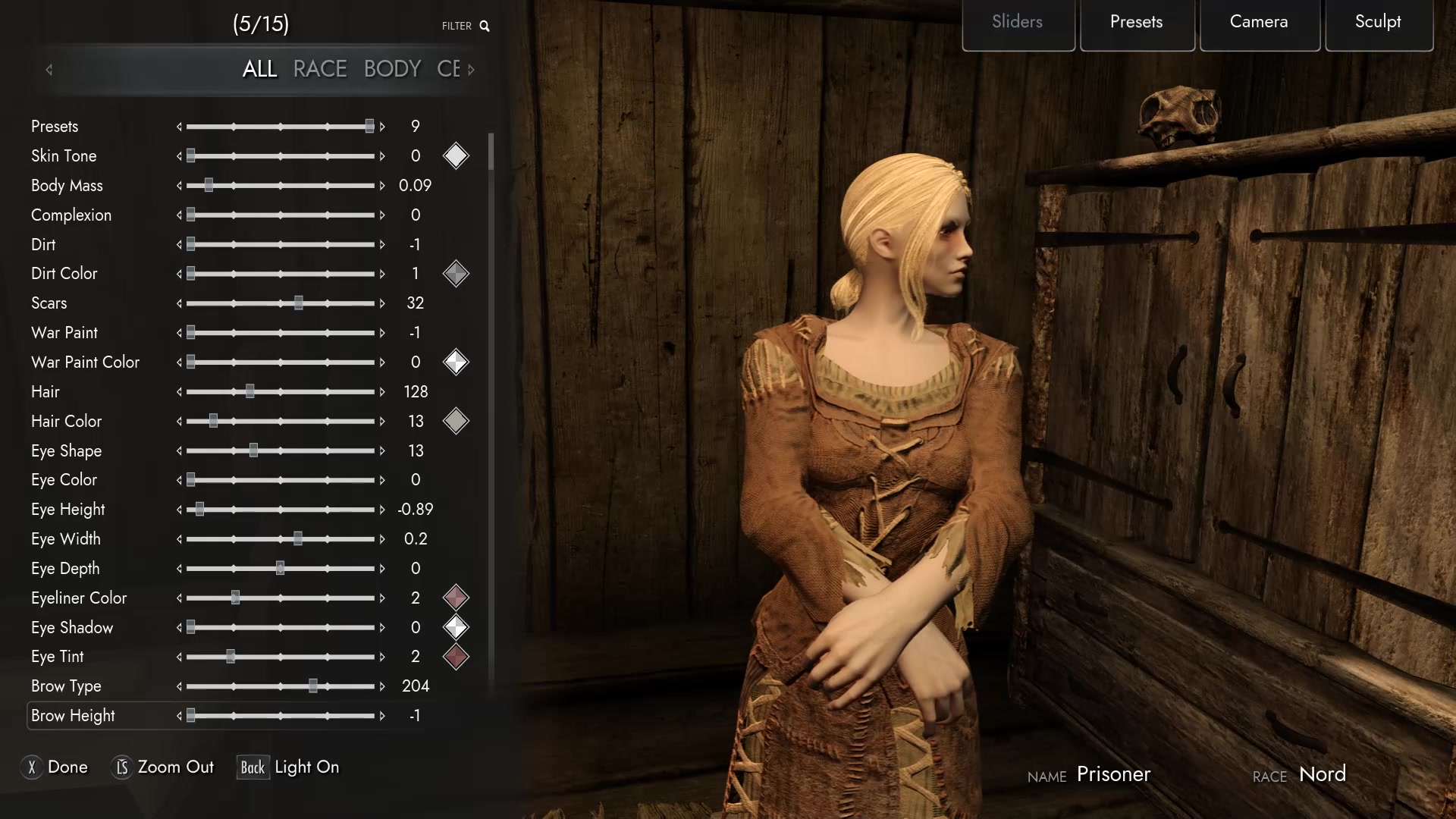Click the X gamepad icon beside Done
The width and height of the screenshot is (1456, 819).
coord(31,767)
